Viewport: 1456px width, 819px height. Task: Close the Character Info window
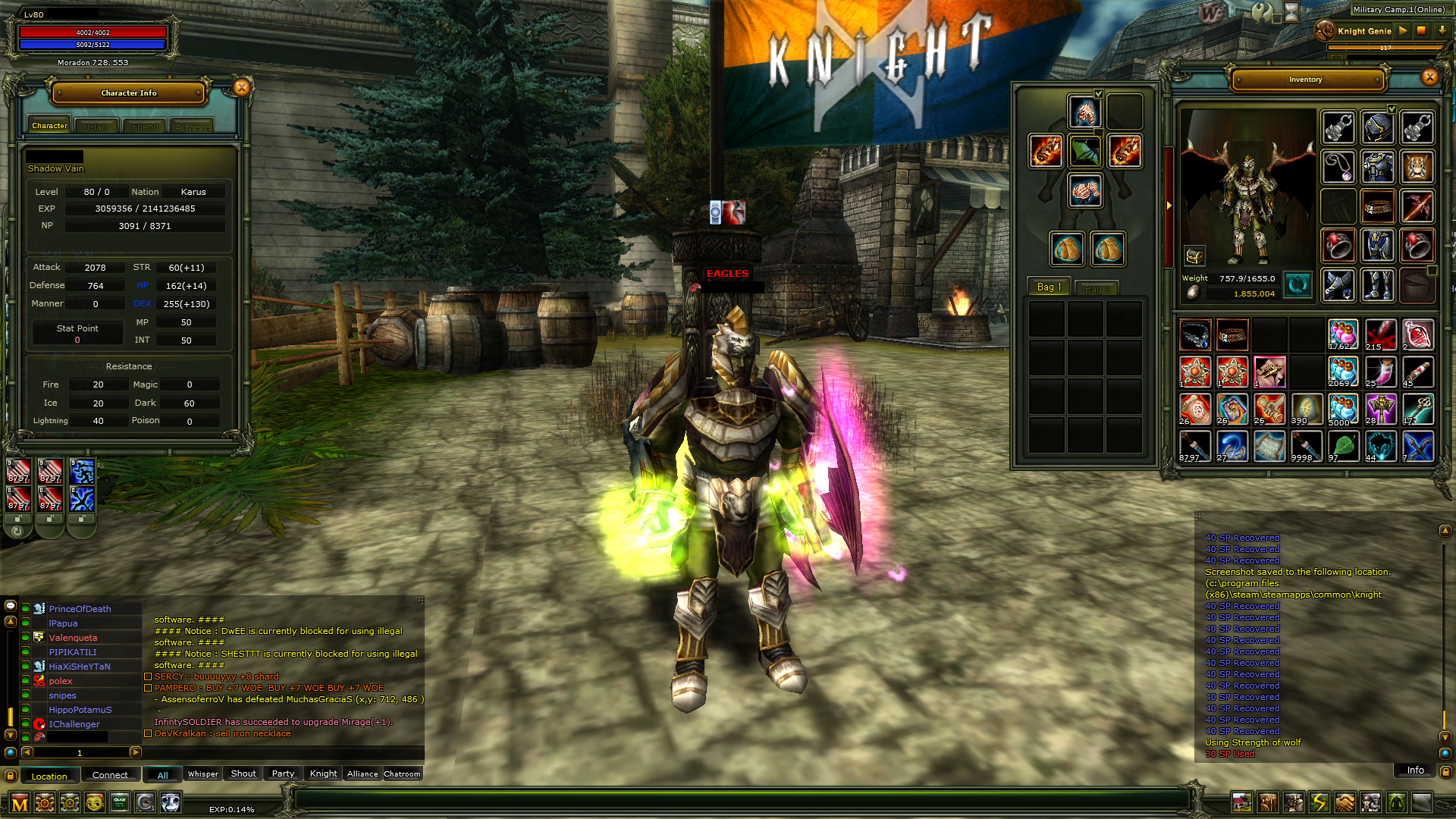241,88
